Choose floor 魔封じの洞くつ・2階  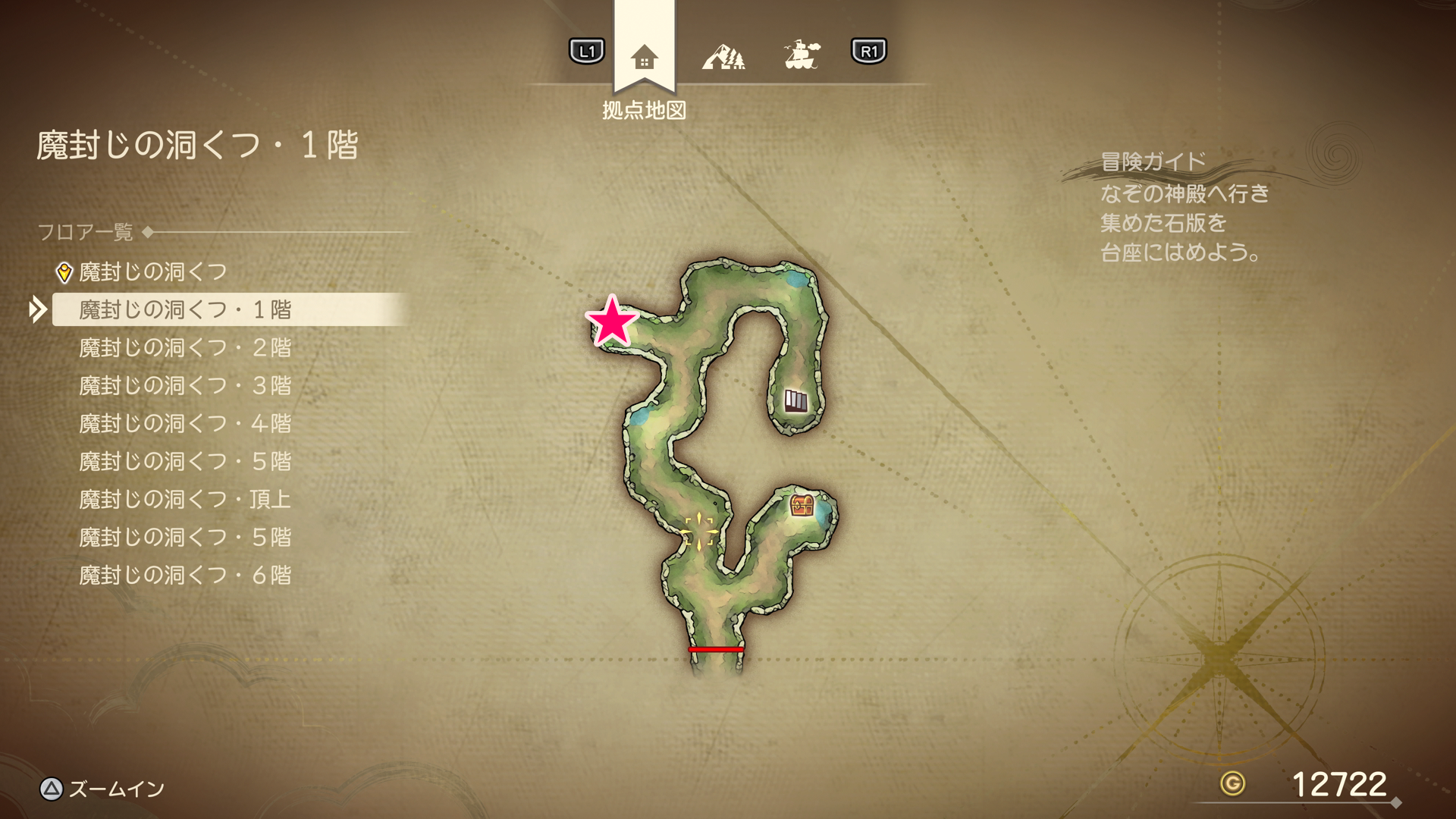click(x=185, y=347)
